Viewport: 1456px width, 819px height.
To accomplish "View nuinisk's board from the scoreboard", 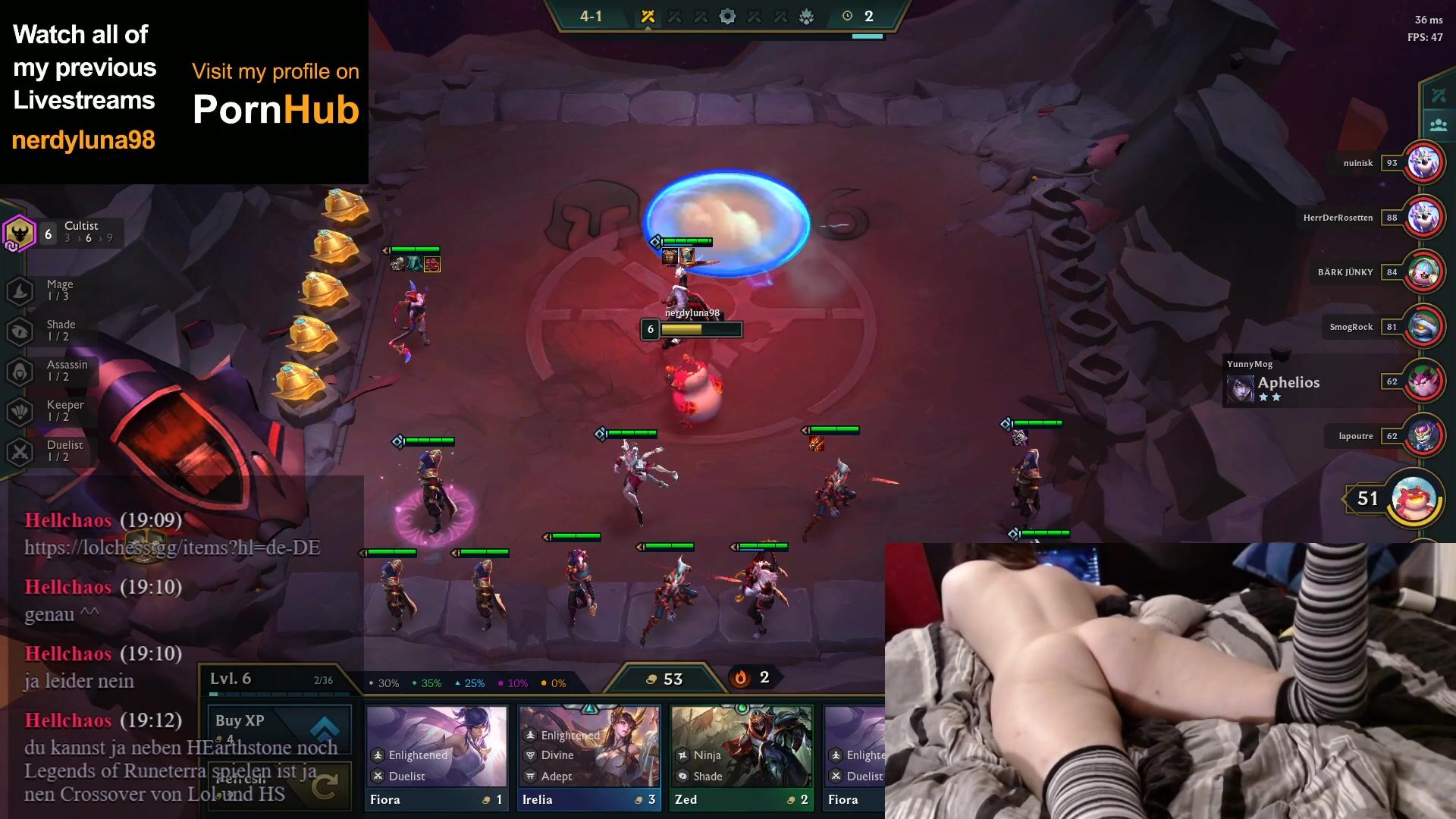I will (1423, 163).
